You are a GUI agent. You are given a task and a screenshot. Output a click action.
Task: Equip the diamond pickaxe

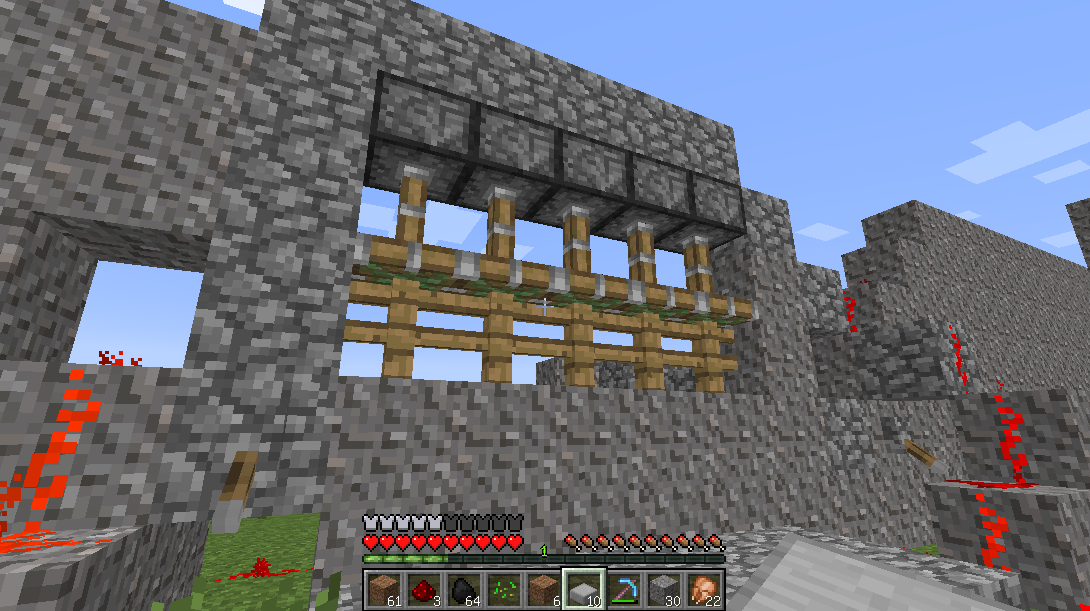(622, 588)
